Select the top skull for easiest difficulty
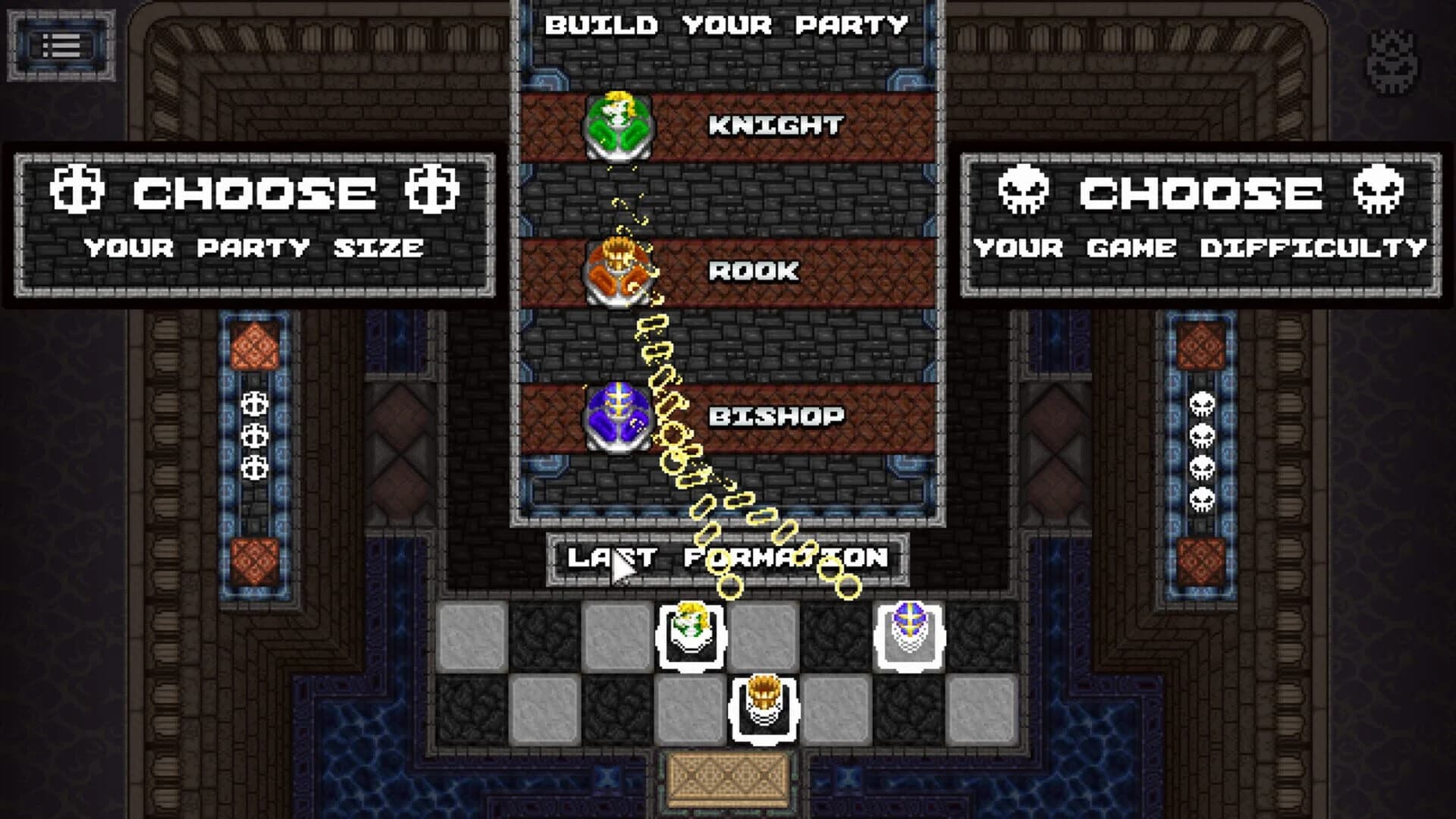The height and width of the screenshot is (819, 1456). tap(1202, 403)
